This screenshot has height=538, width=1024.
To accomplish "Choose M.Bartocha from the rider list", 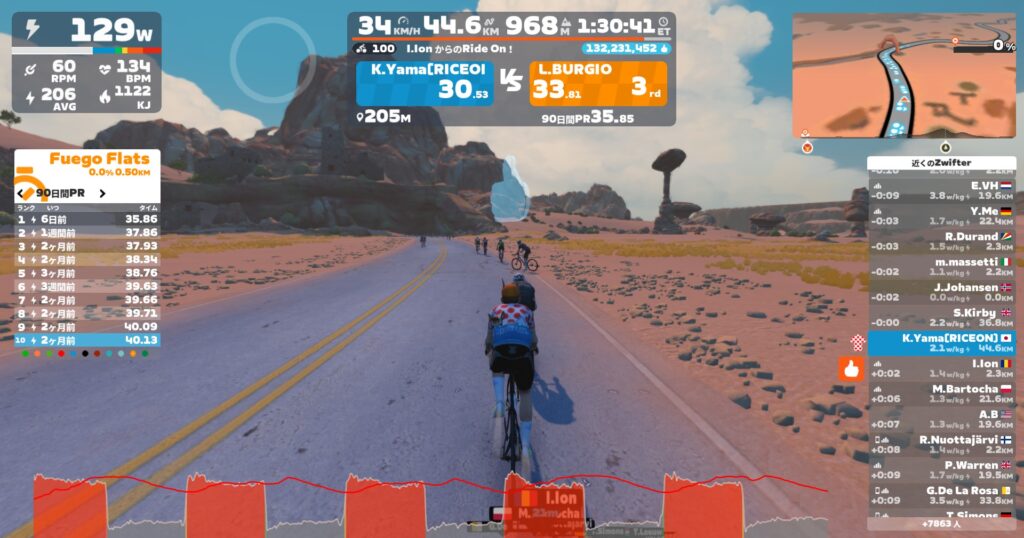I will click(x=941, y=394).
